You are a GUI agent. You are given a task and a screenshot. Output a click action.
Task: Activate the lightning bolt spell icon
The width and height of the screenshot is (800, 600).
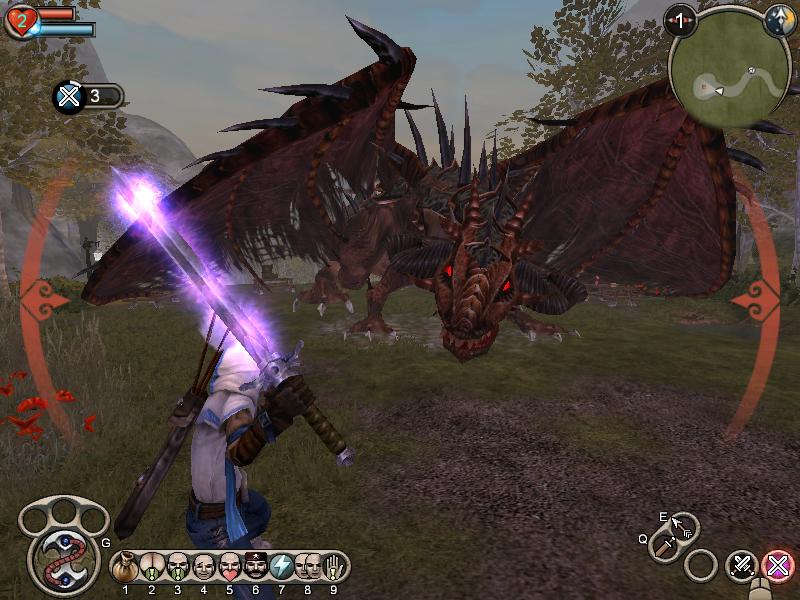(282, 567)
